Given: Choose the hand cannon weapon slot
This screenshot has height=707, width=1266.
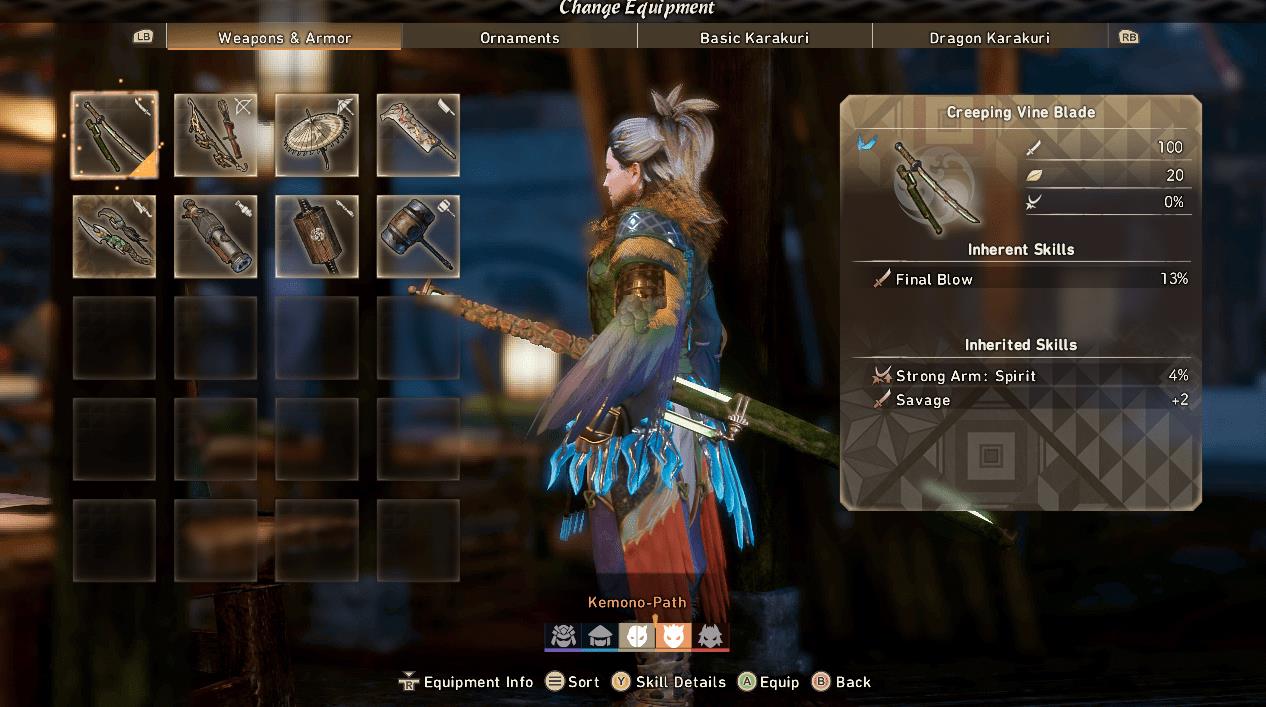Looking at the screenshot, I should pyautogui.click(x=215, y=236).
